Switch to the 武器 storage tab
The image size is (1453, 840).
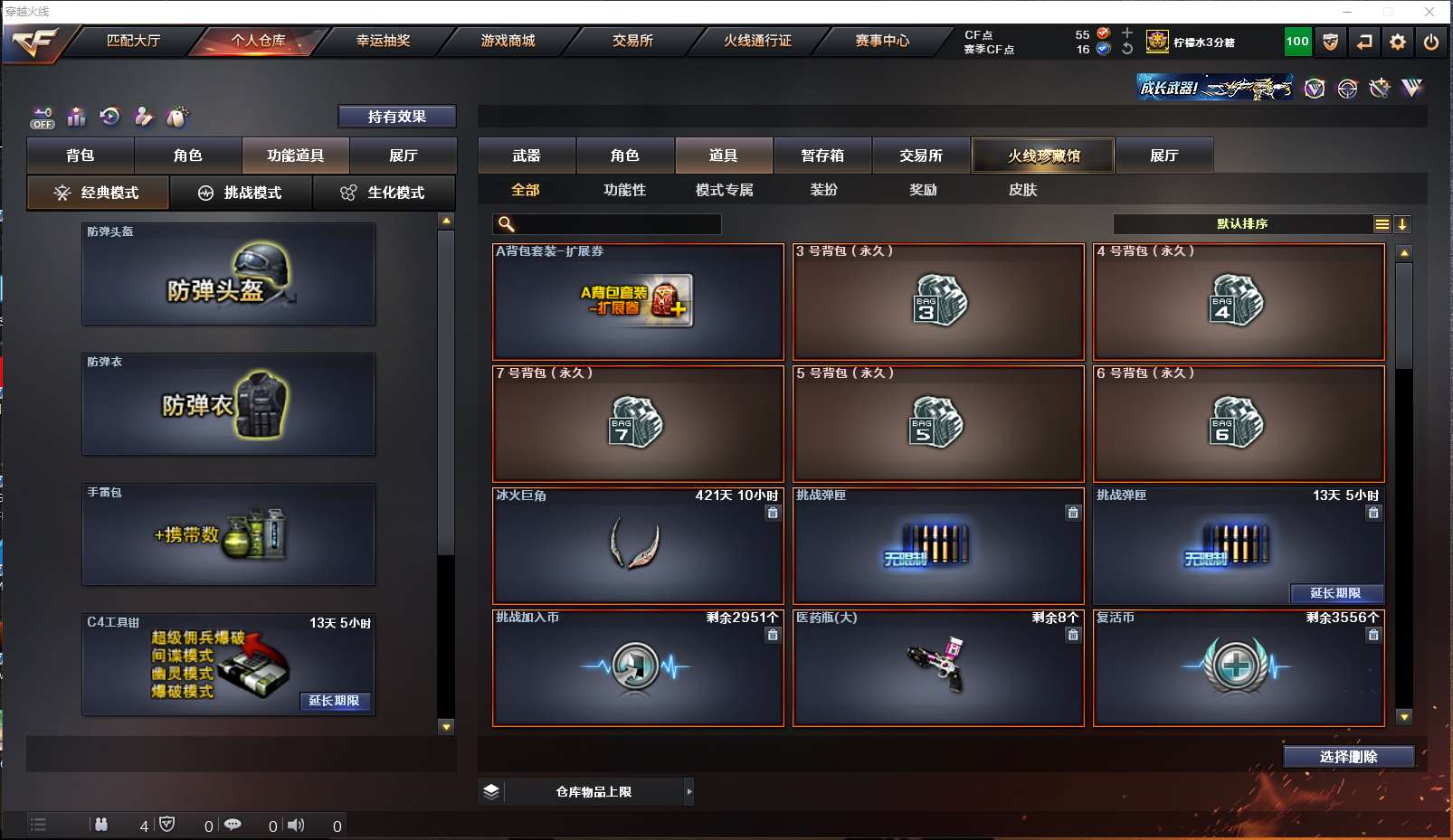tap(527, 156)
